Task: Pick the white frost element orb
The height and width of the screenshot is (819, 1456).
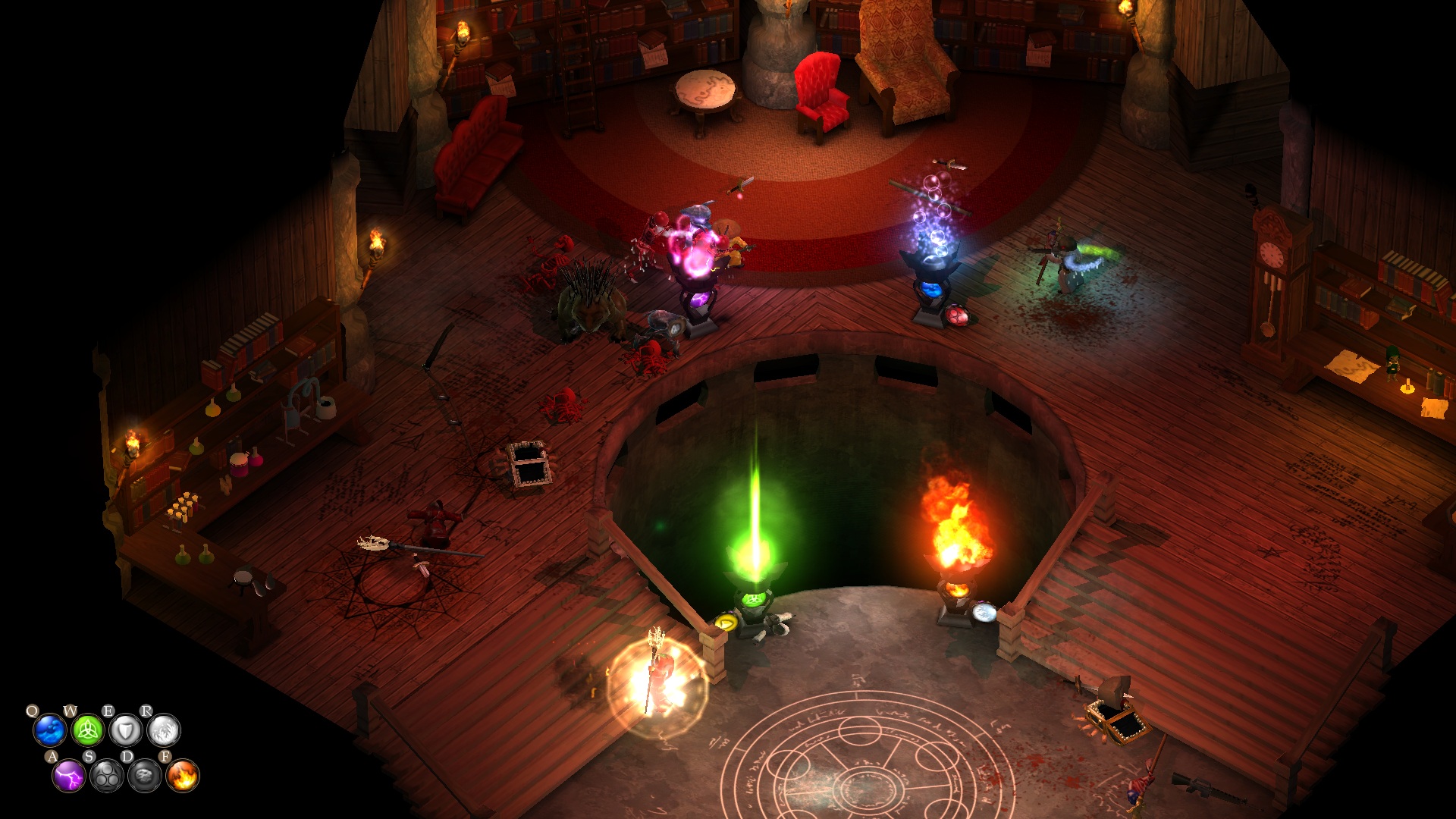Action: tap(164, 731)
